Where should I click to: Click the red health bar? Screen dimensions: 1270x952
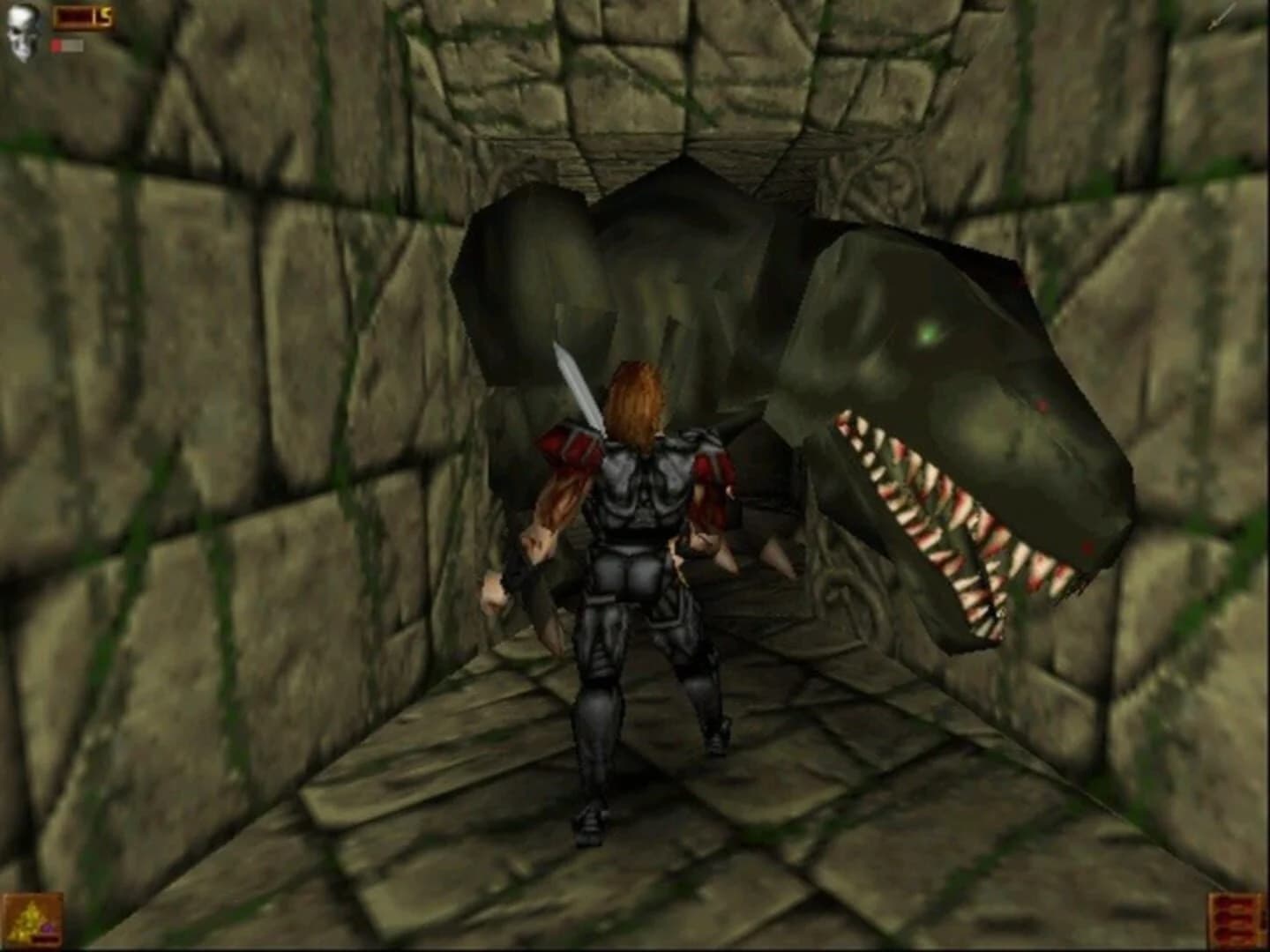(56, 43)
